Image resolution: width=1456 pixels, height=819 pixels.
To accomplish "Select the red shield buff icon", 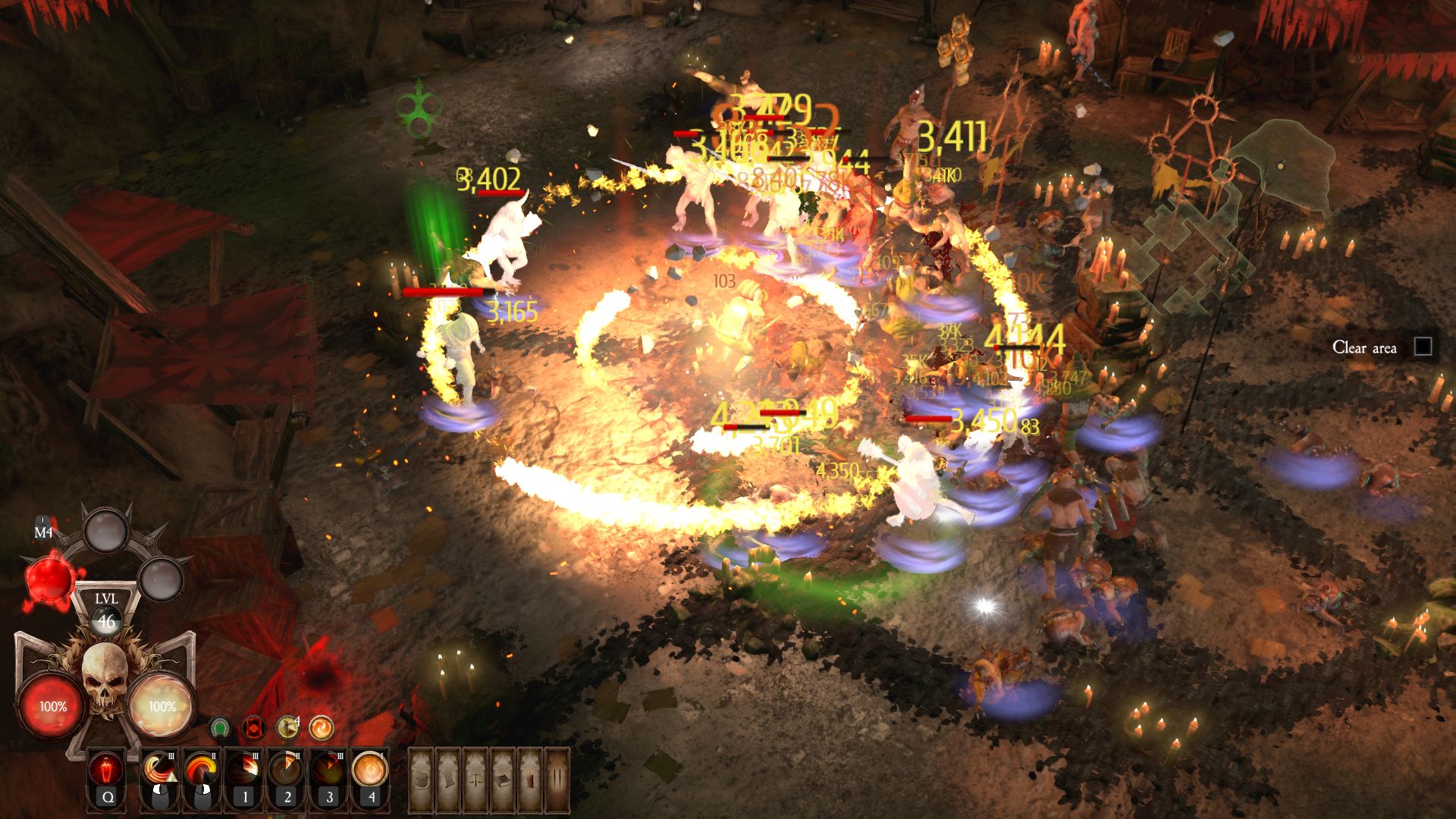I will [x=253, y=729].
